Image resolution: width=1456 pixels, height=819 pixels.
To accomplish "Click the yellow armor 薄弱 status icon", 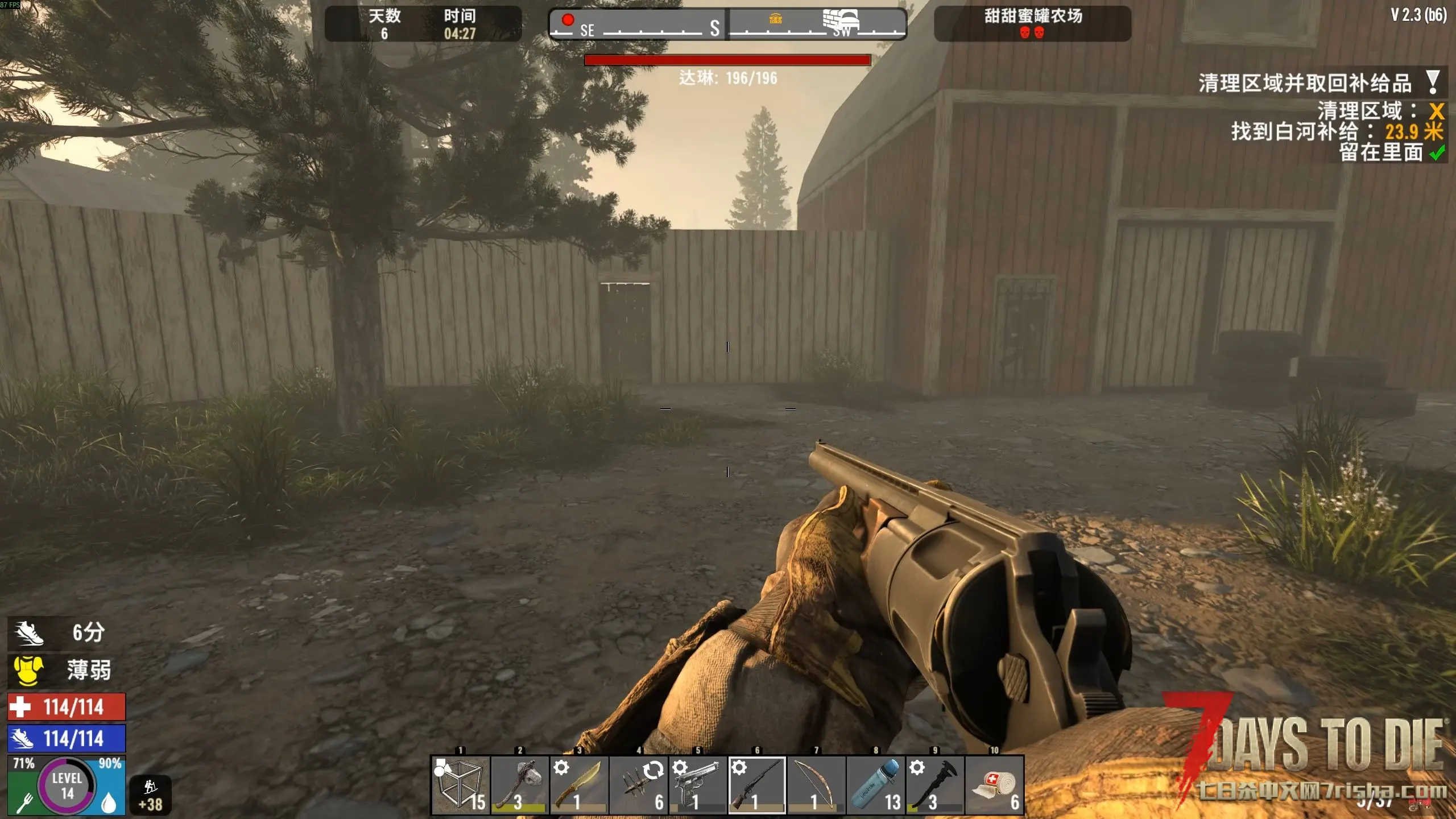I will [x=28, y=670].
